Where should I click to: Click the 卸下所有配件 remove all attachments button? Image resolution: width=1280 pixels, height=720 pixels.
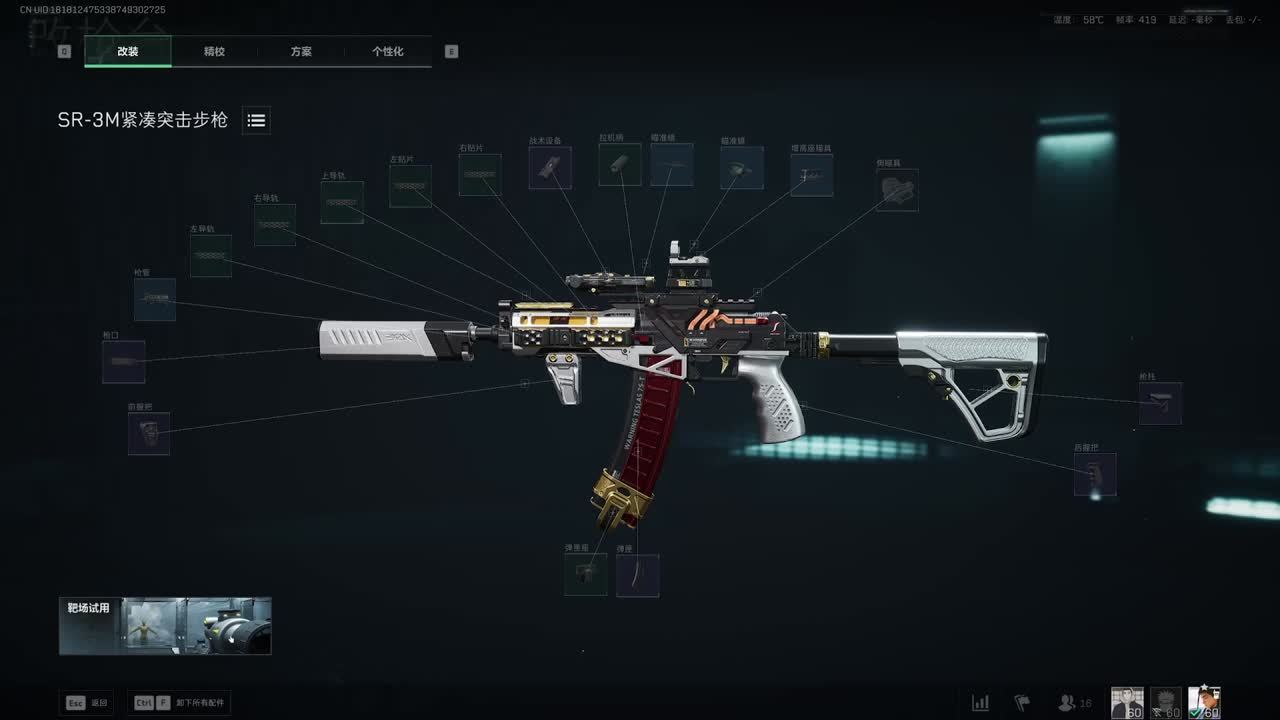point(182,703)
